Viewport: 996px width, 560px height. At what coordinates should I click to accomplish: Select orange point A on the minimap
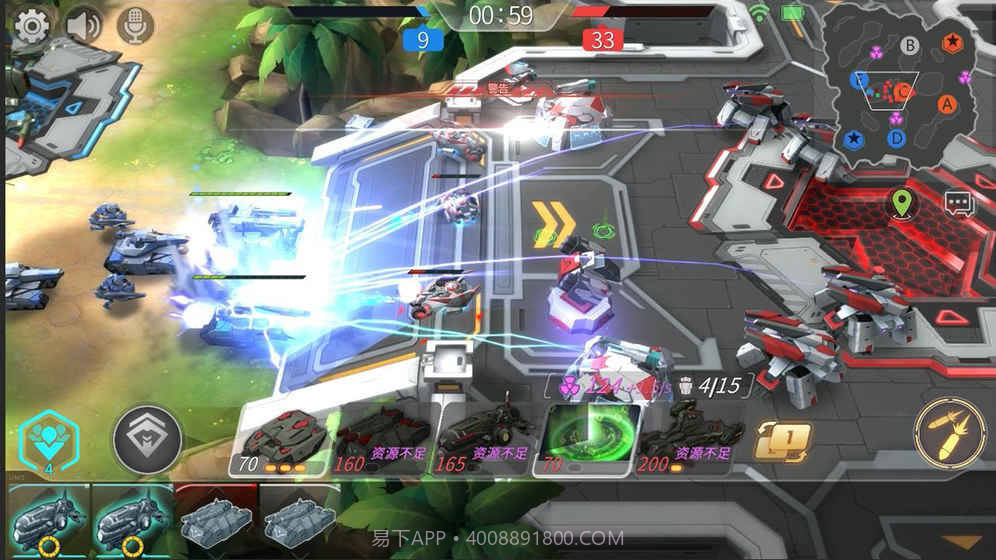[x=947, y=103]
